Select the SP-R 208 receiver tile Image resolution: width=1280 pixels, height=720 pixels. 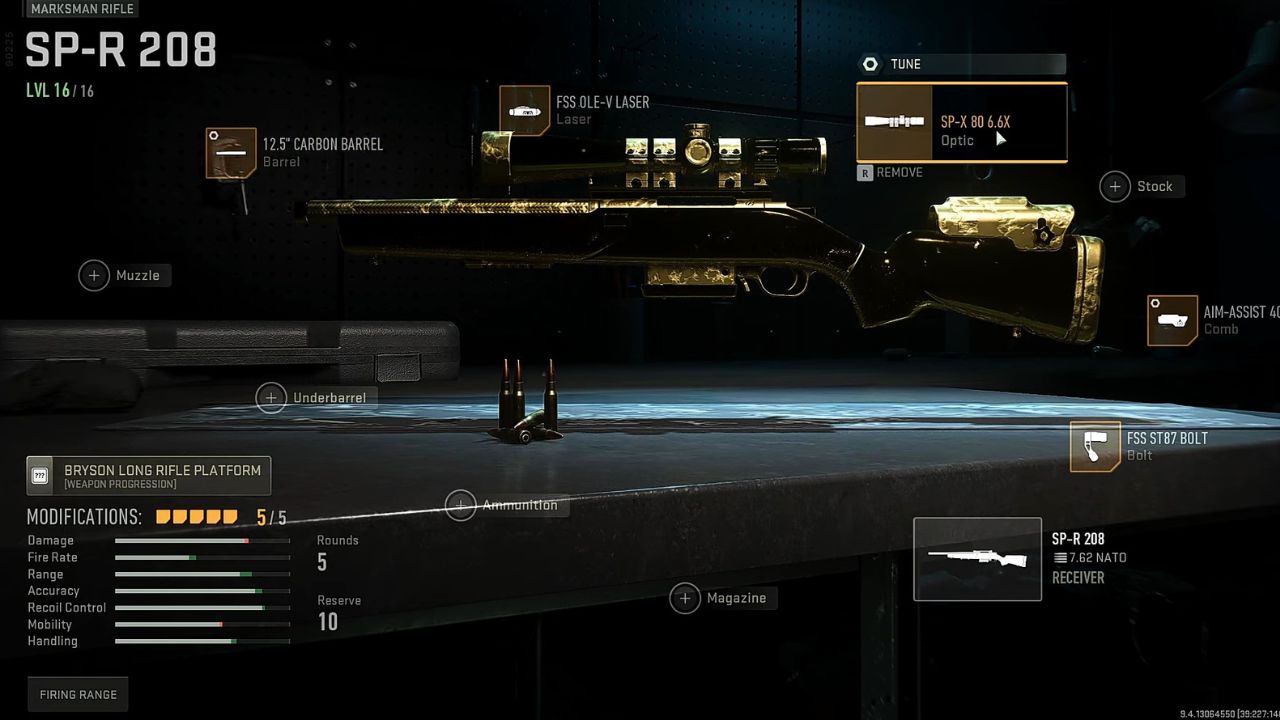coord(977,559)
